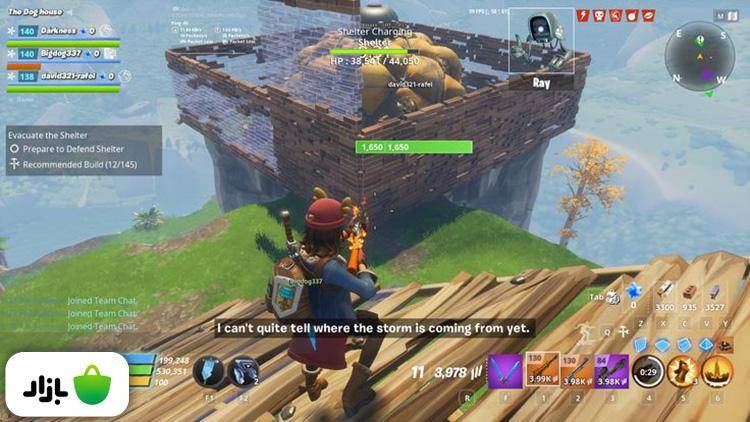
Task: Use the orange ability in slot 5
Action: [683, 371]
